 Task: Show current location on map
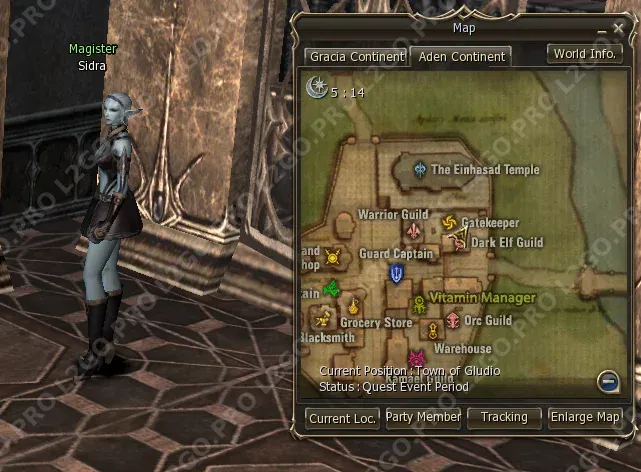(x=343, y=418)
